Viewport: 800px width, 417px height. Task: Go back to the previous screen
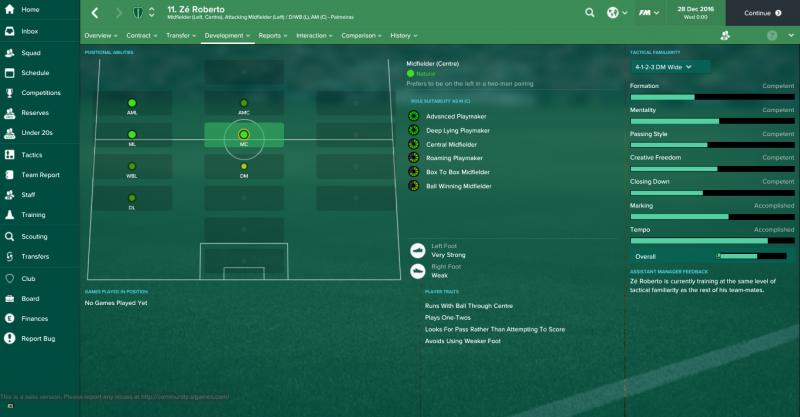(x=94, y=13)
